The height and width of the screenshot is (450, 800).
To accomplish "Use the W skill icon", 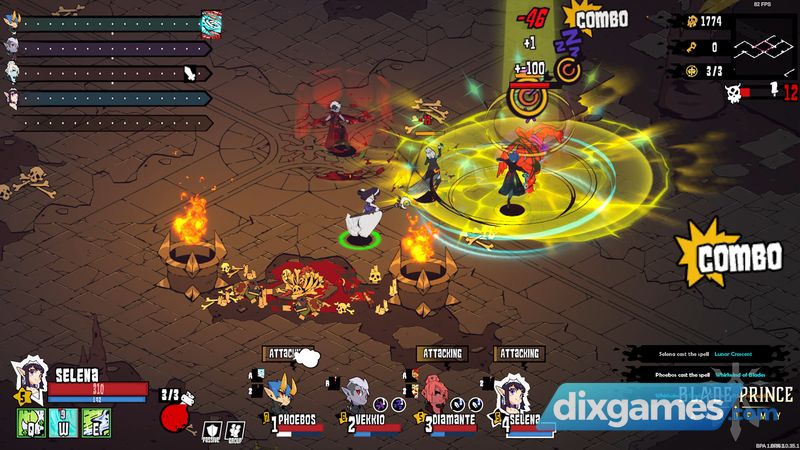I will (x=63, y=423).
